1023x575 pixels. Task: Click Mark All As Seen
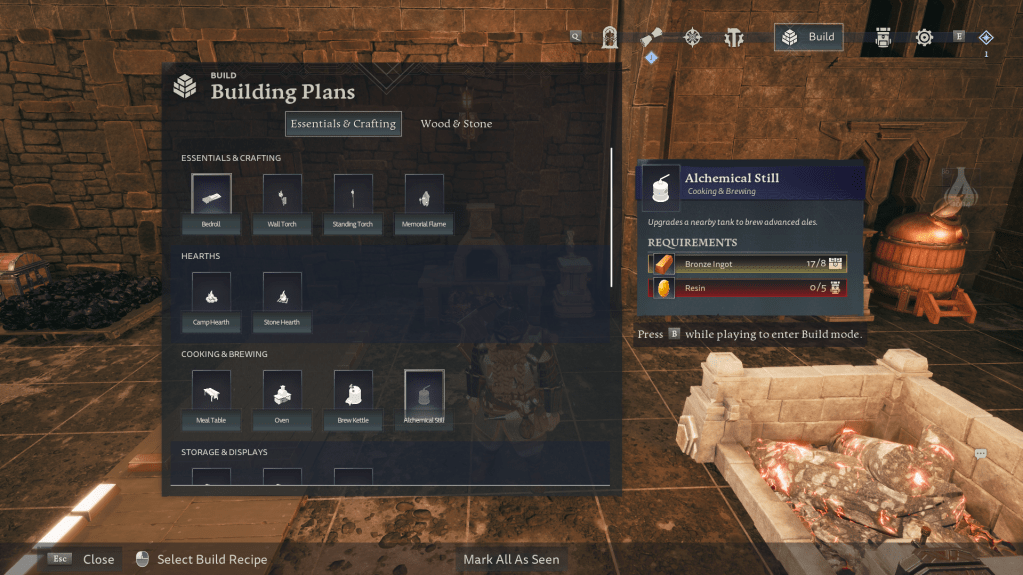pos(511,559)
